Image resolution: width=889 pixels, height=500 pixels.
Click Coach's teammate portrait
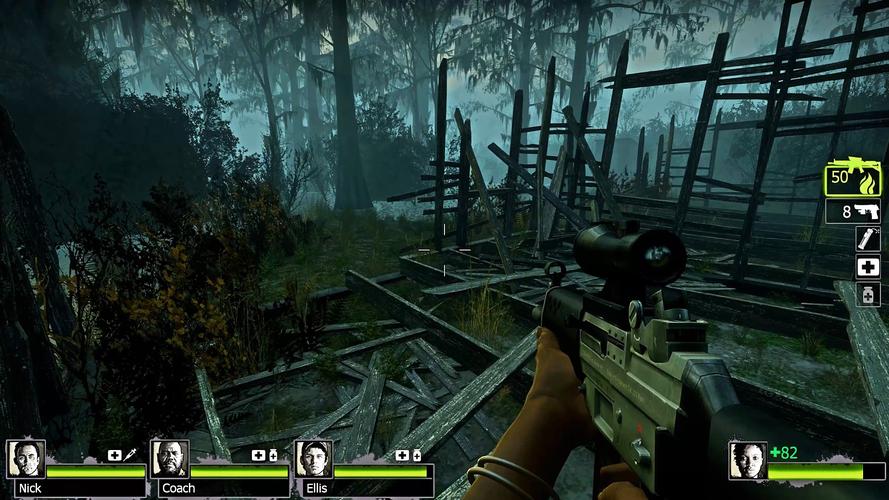click(x=169, y=460)
